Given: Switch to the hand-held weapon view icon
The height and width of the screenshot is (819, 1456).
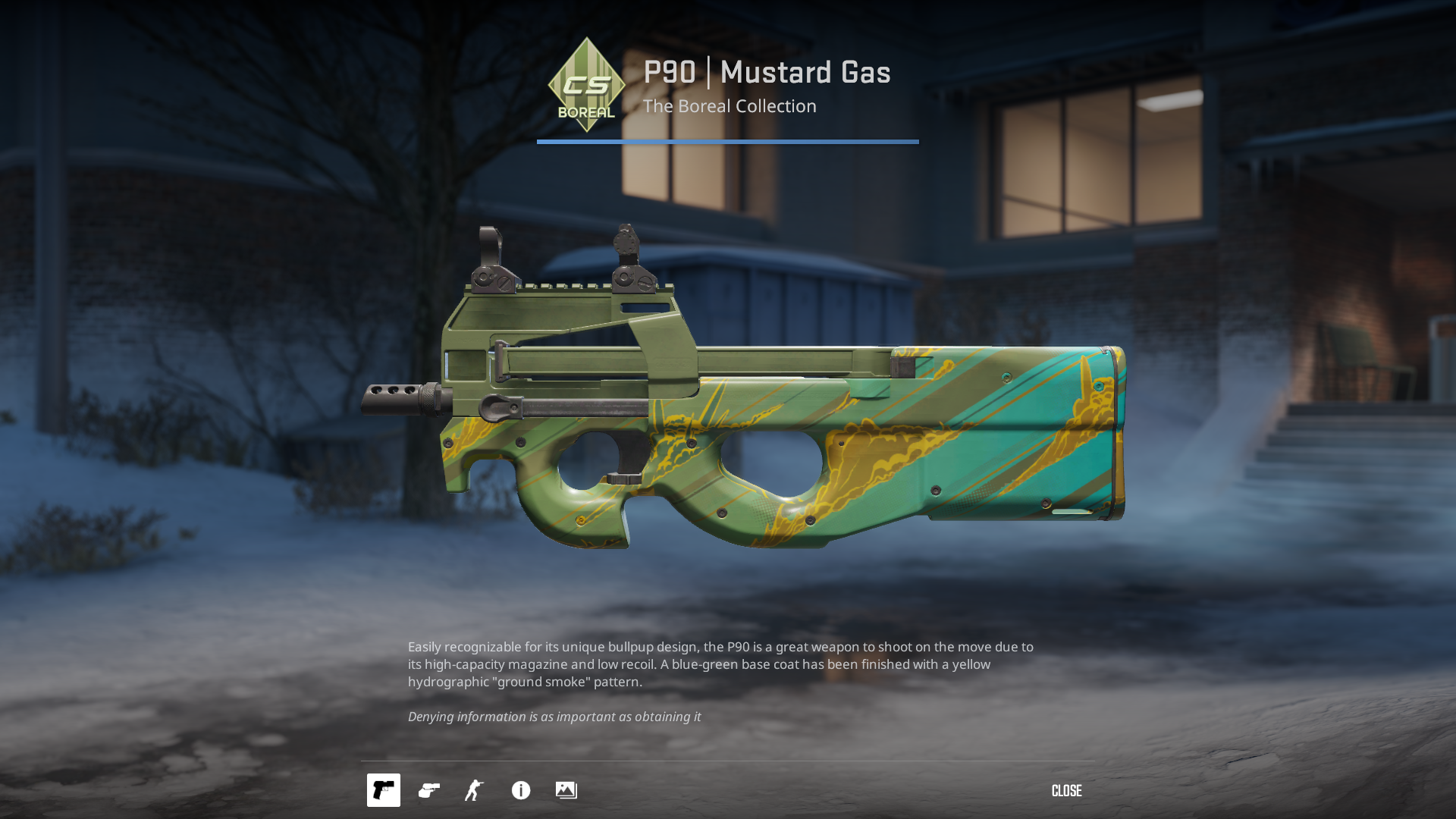Looking at the screenshot, I should [429, 790].
